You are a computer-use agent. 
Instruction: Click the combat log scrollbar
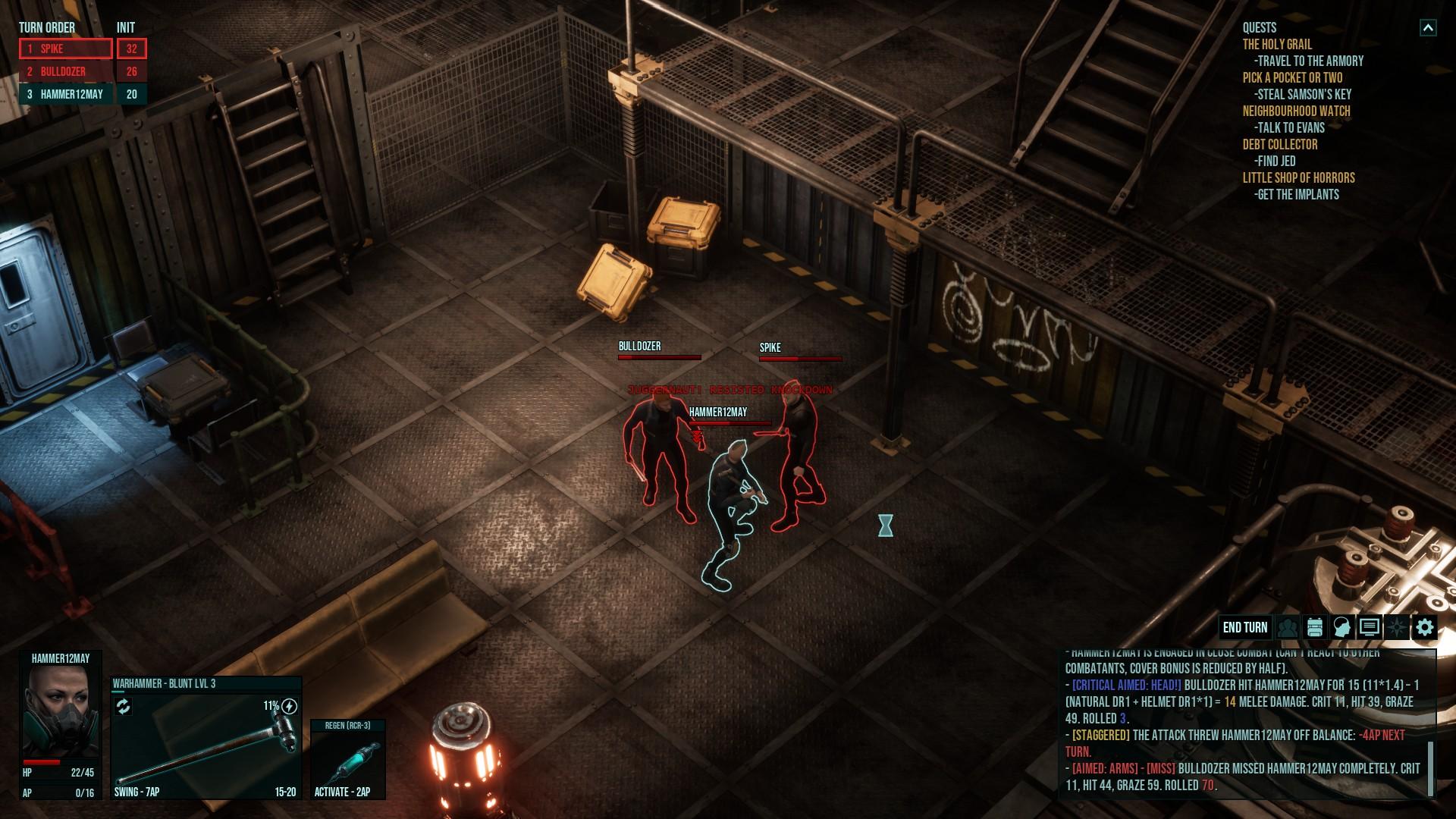pos(1431,768)
